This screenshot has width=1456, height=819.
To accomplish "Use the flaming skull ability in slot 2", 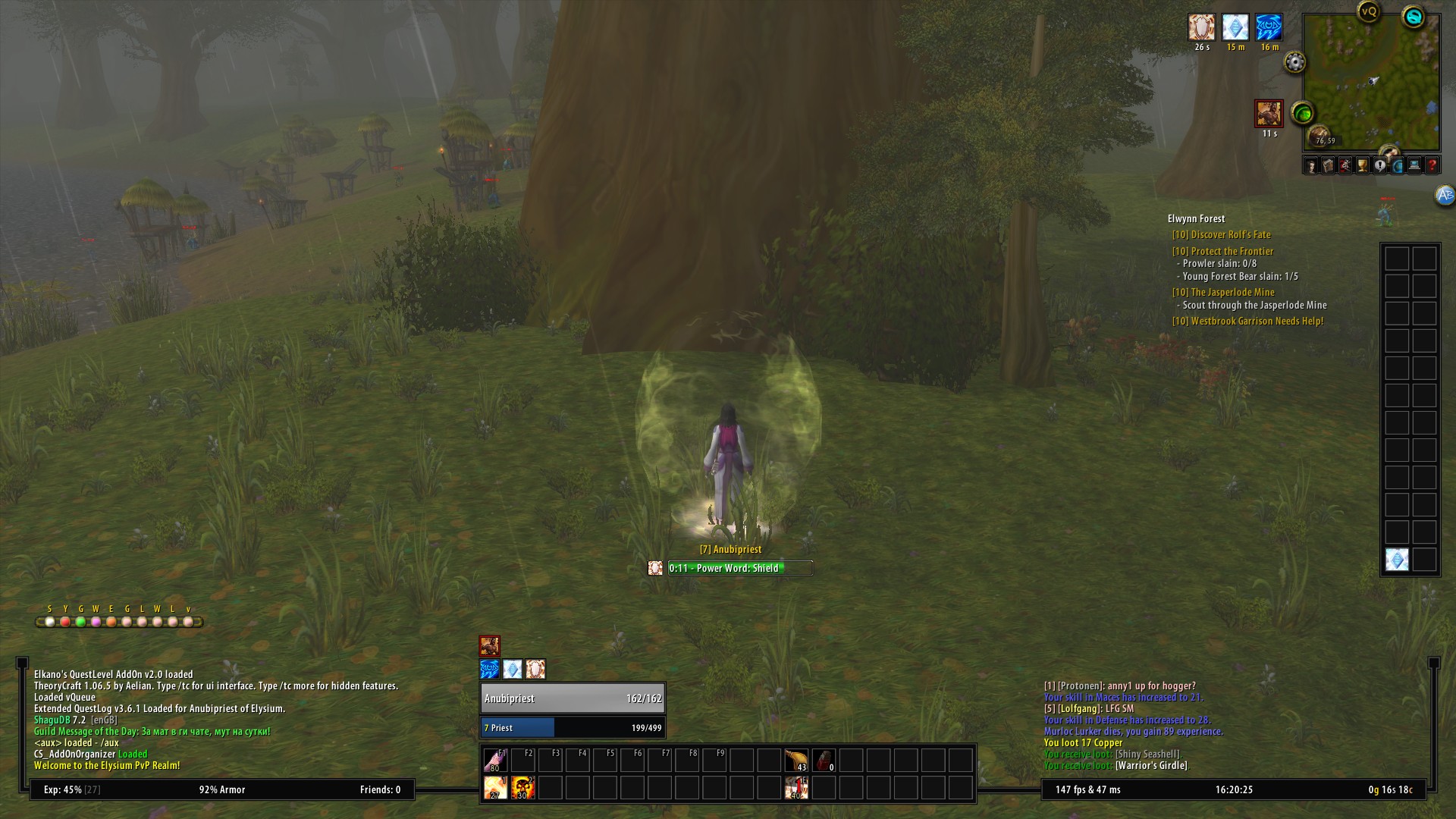I will [x=522, y=788].
